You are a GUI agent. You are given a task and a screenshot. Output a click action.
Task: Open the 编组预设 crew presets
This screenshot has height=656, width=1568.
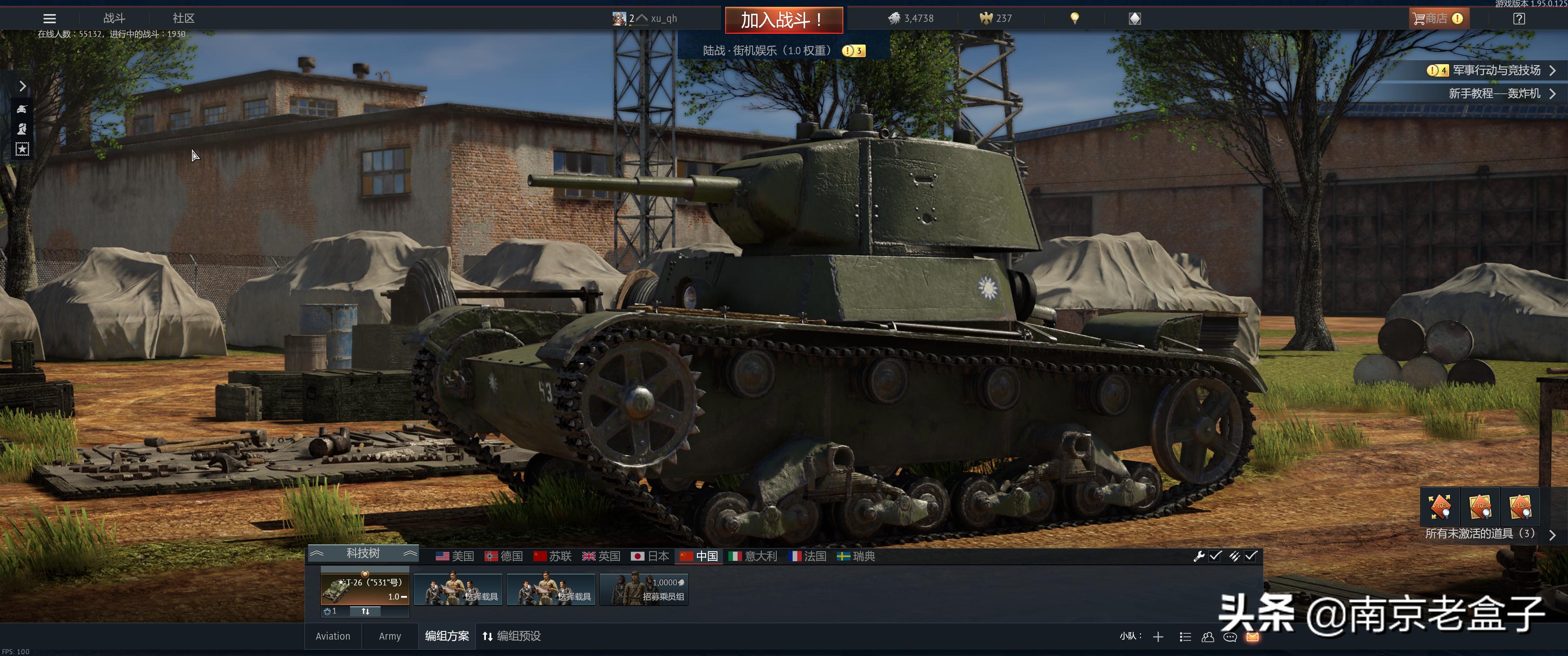pyautogui.click(x=512, y=636)
